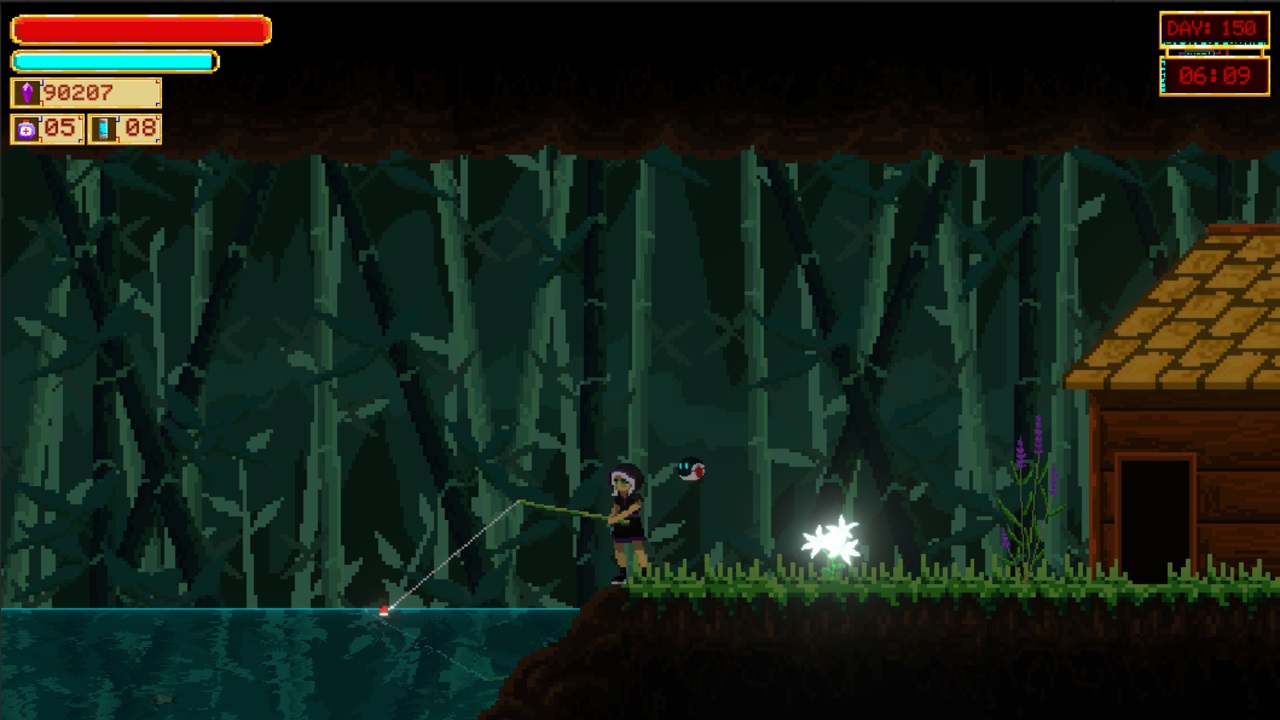Viewport: 1280px width, 720px height.
Task: Expand the mana vial slot
Action: point(122,128)
